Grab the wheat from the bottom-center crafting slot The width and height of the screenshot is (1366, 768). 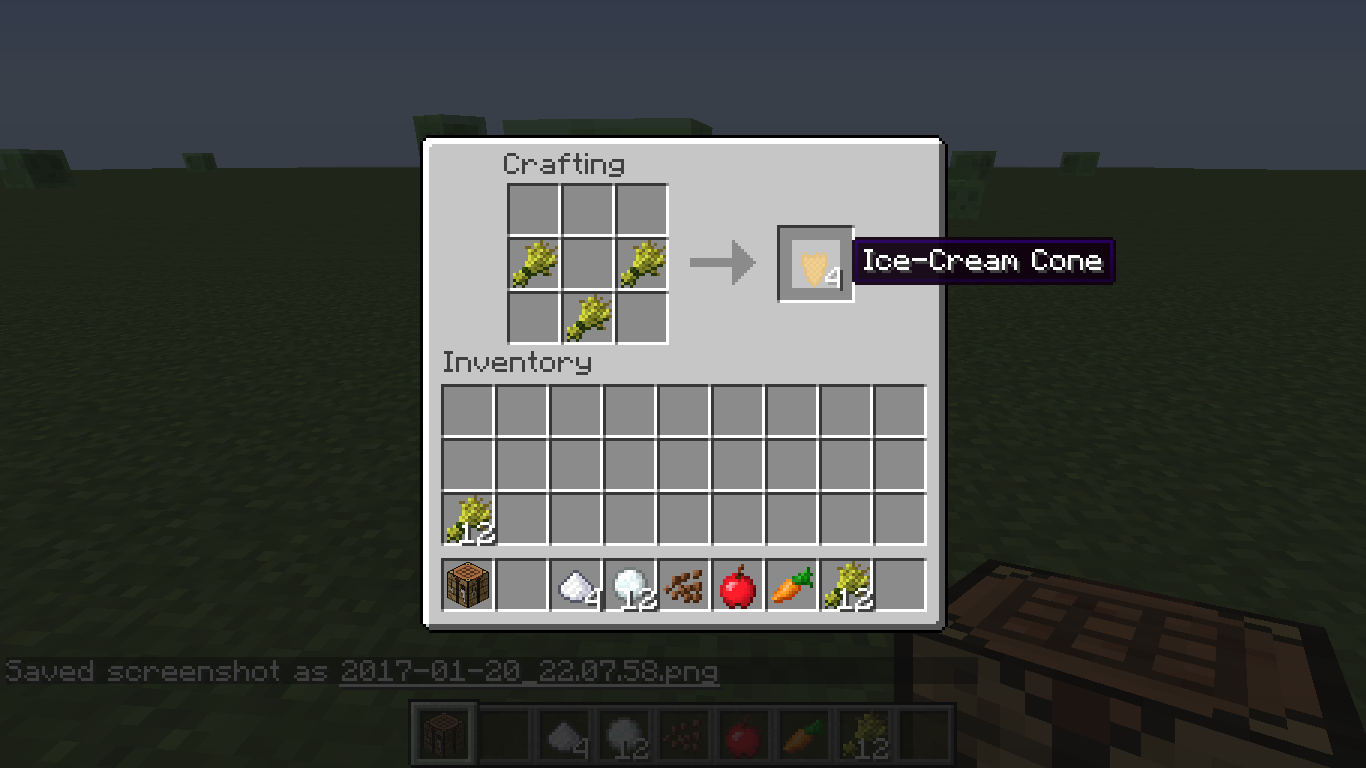[587, 316]
